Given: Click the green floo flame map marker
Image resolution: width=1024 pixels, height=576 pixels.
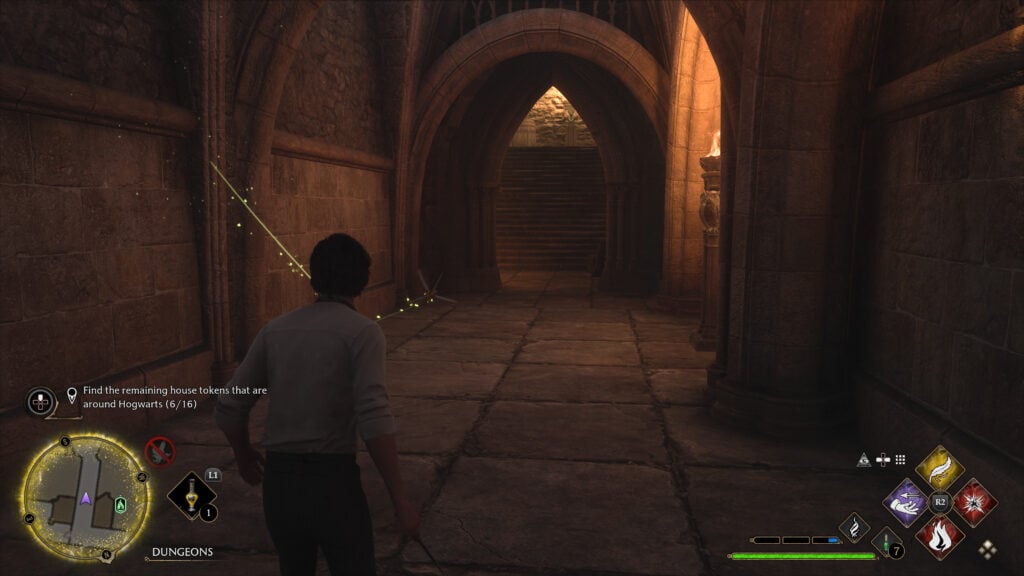Looking at the screenshot, I should (x=121, y=504).
